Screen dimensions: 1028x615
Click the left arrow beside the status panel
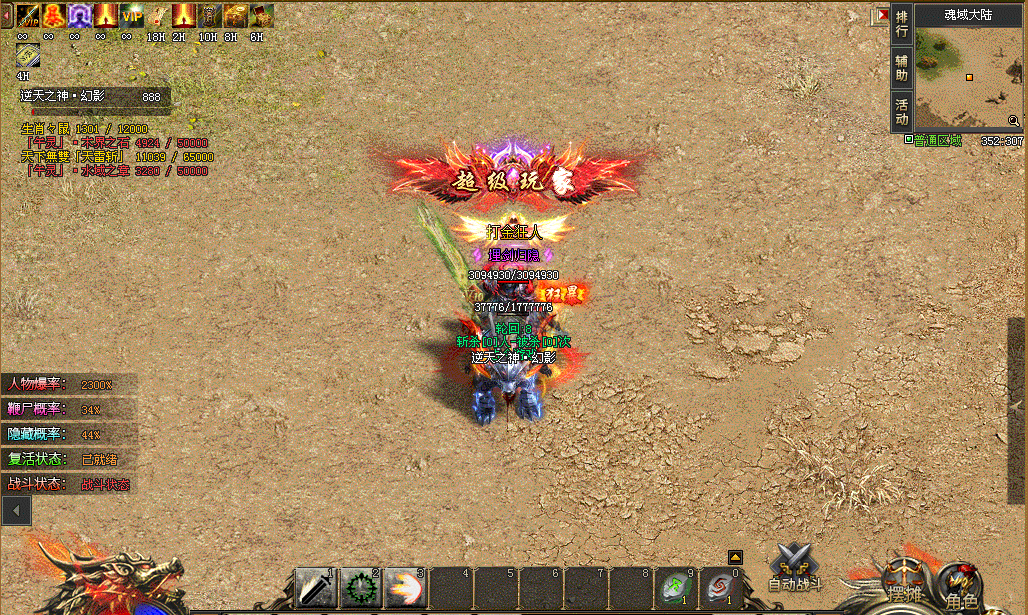[x=16, y=510]
